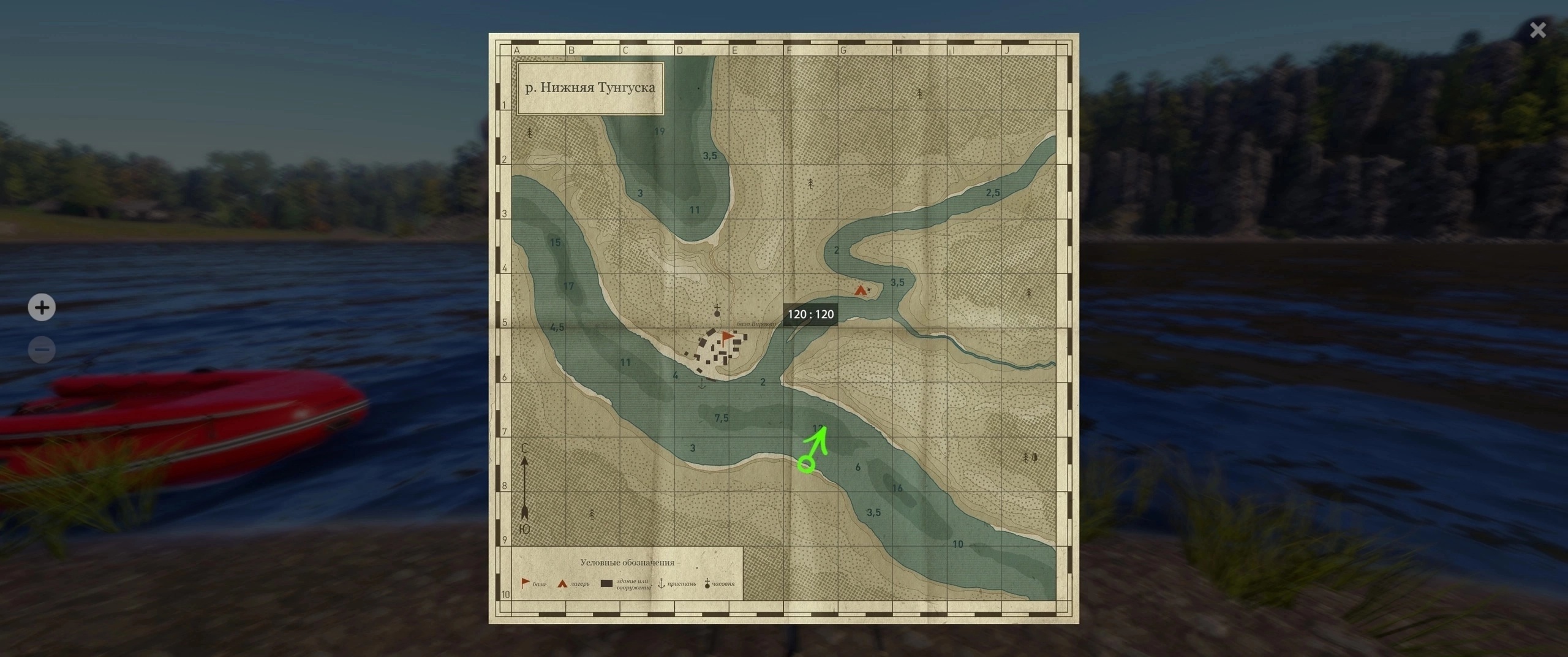Click the anchor pier marker near base
Viewport: 1568px width, 657px height.
(x=702, y=384)
